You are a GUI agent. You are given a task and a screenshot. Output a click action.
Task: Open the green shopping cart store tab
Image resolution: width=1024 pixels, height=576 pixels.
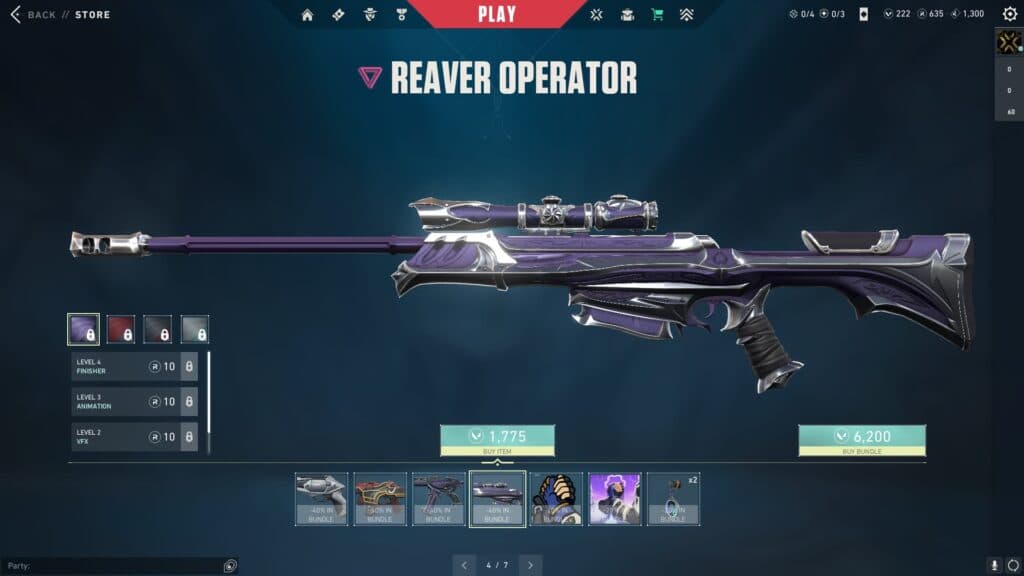657,15
